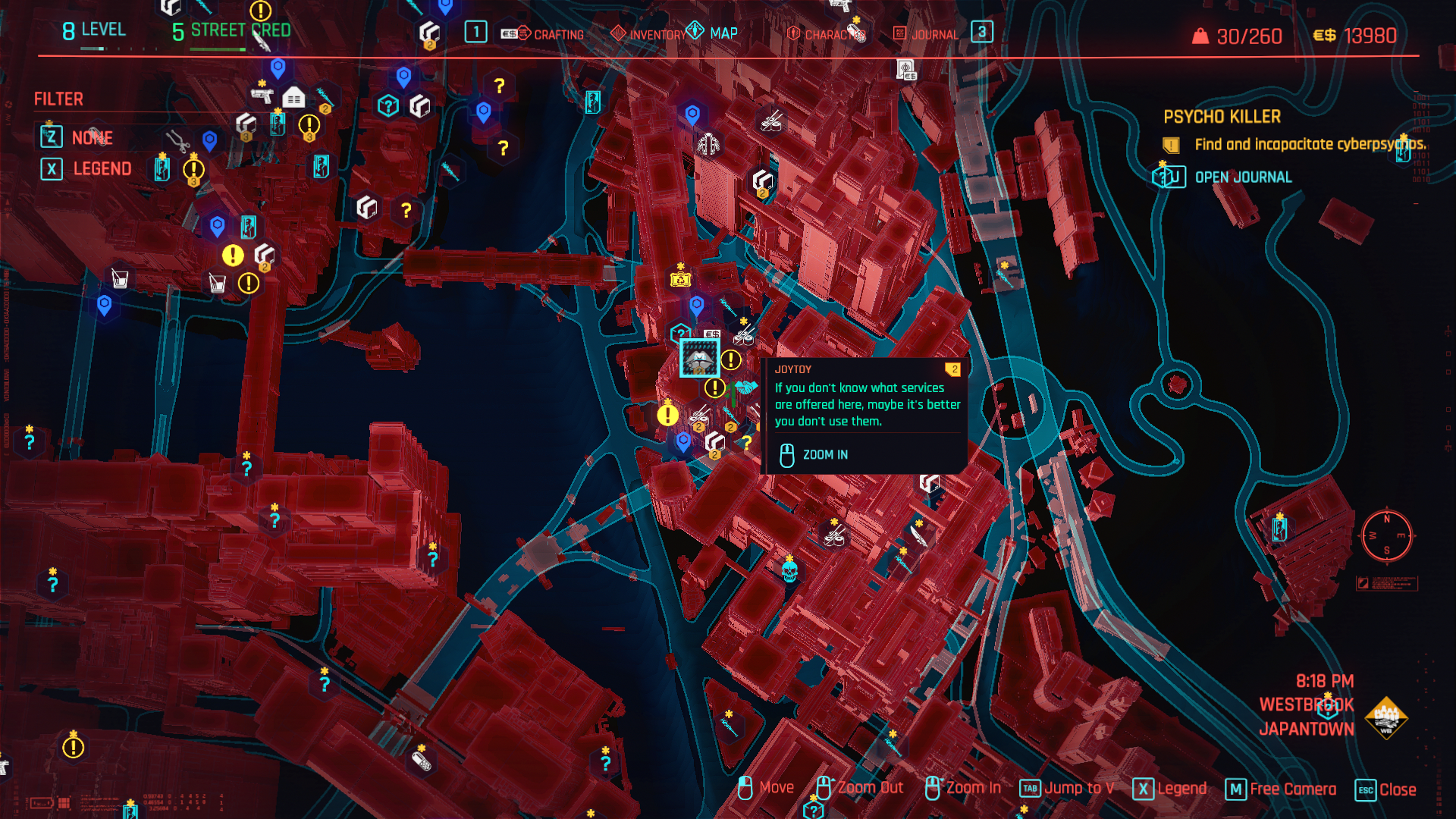The image size is (1456, 819).
Task: Toggle the NONE filter option
Action: pyautogui.click(x=91, y=137)
